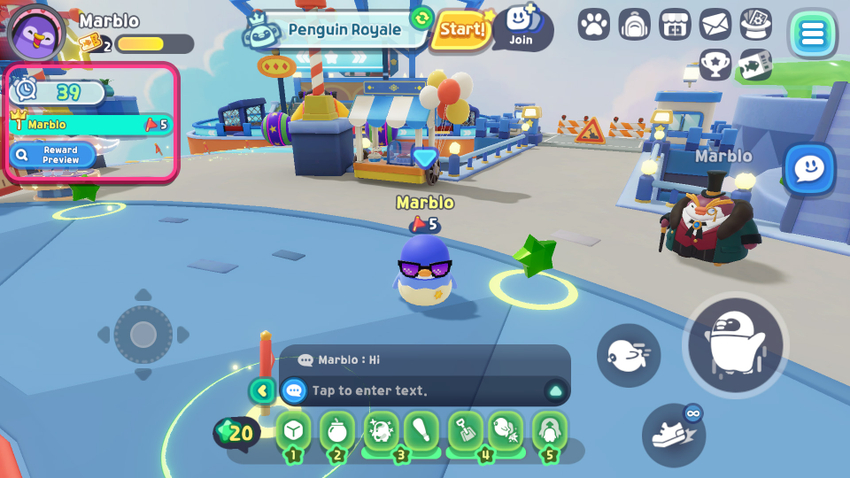This screenshot has height=478, width=850.
Task: Open the hamburger main menu
Action: pyautogui.click(x=812, y=35)
